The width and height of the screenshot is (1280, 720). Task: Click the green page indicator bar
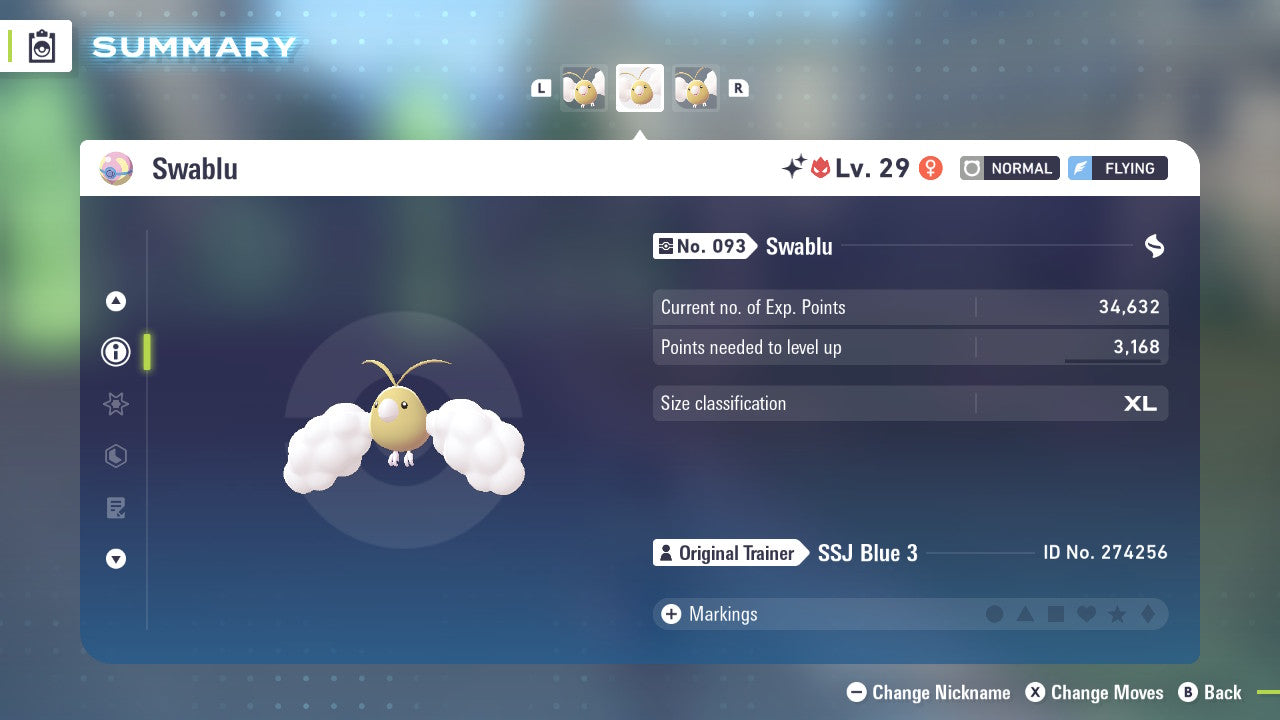[147, 352]
